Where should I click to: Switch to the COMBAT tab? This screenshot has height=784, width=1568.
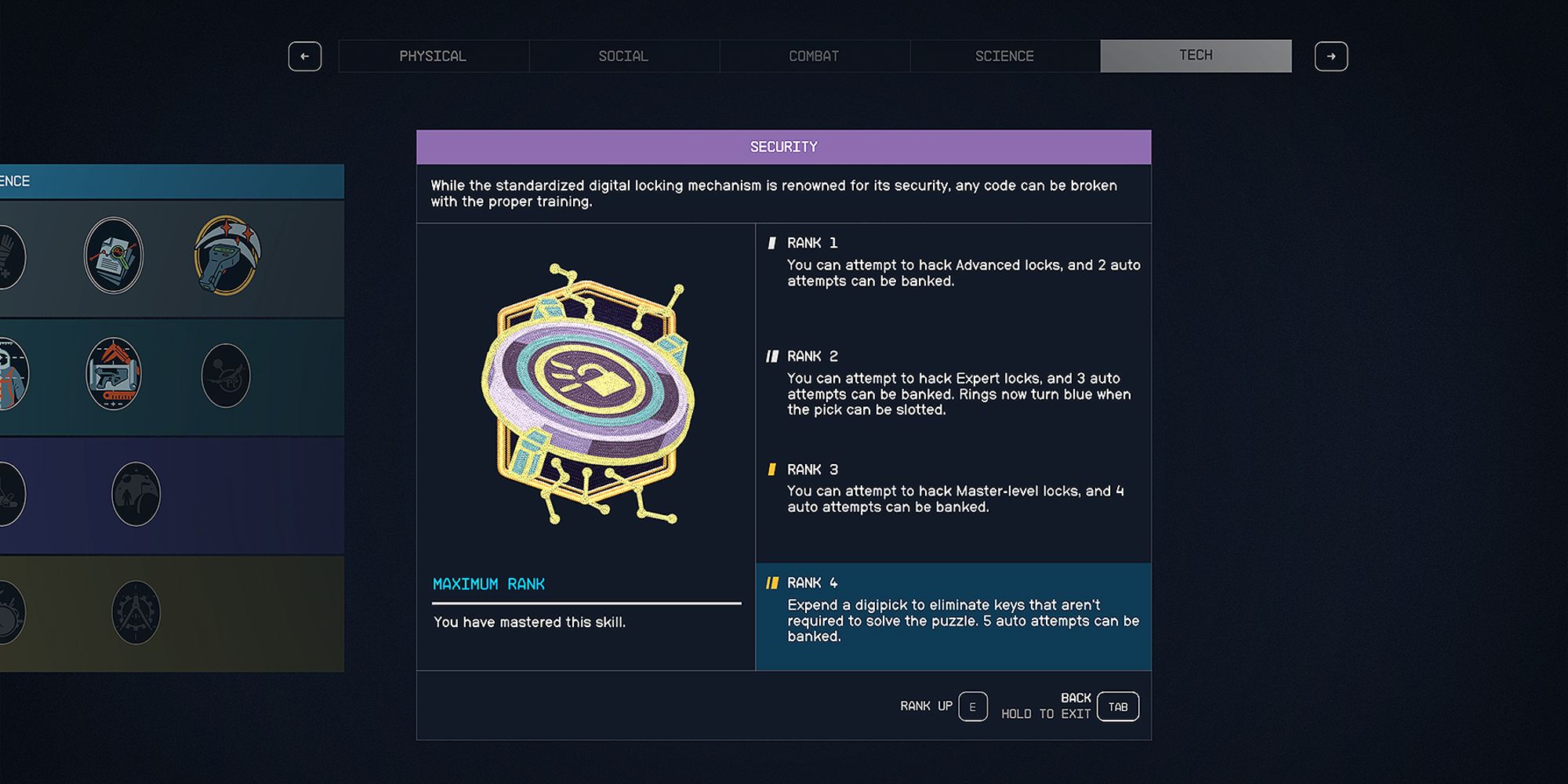814,56
